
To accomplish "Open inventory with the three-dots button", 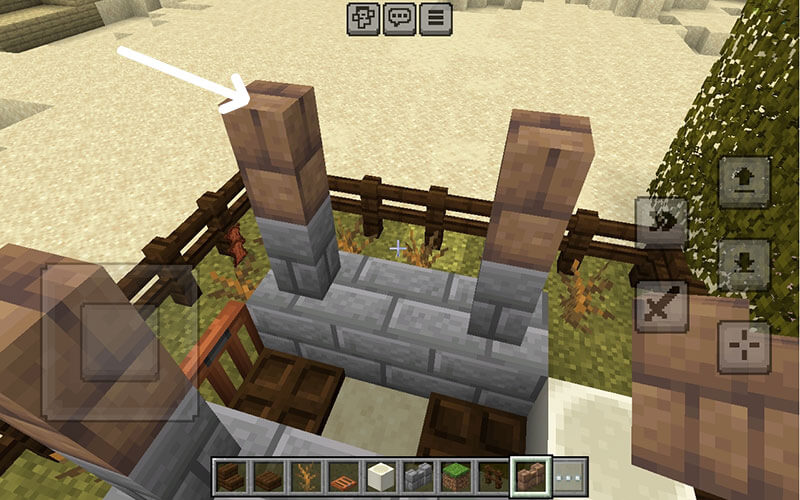I will tap(569, 476).
